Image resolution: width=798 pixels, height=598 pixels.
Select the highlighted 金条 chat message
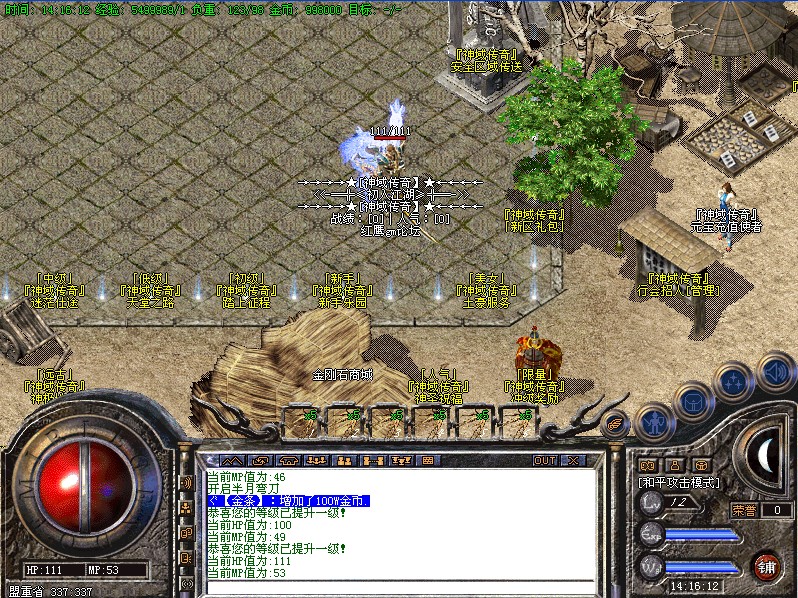[289, 500]
